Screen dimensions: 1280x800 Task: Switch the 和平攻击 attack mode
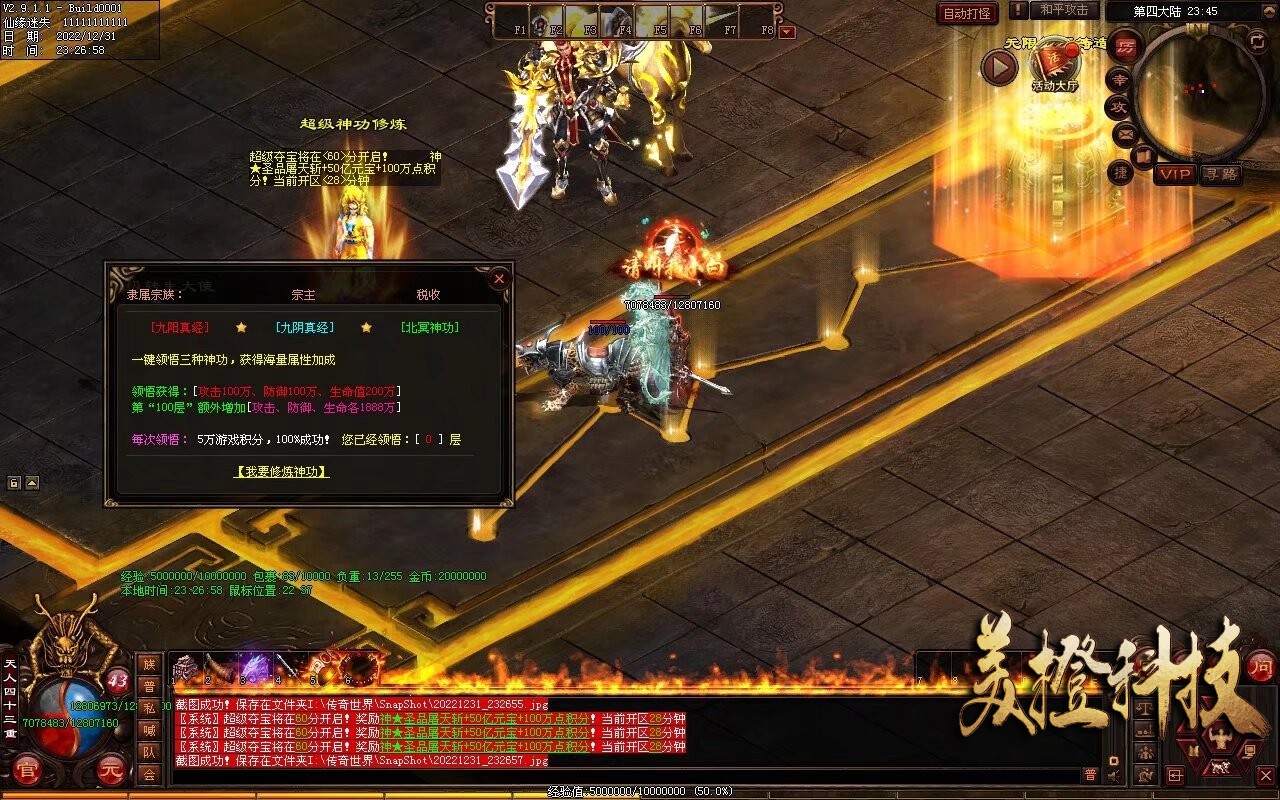point(1063,10)
